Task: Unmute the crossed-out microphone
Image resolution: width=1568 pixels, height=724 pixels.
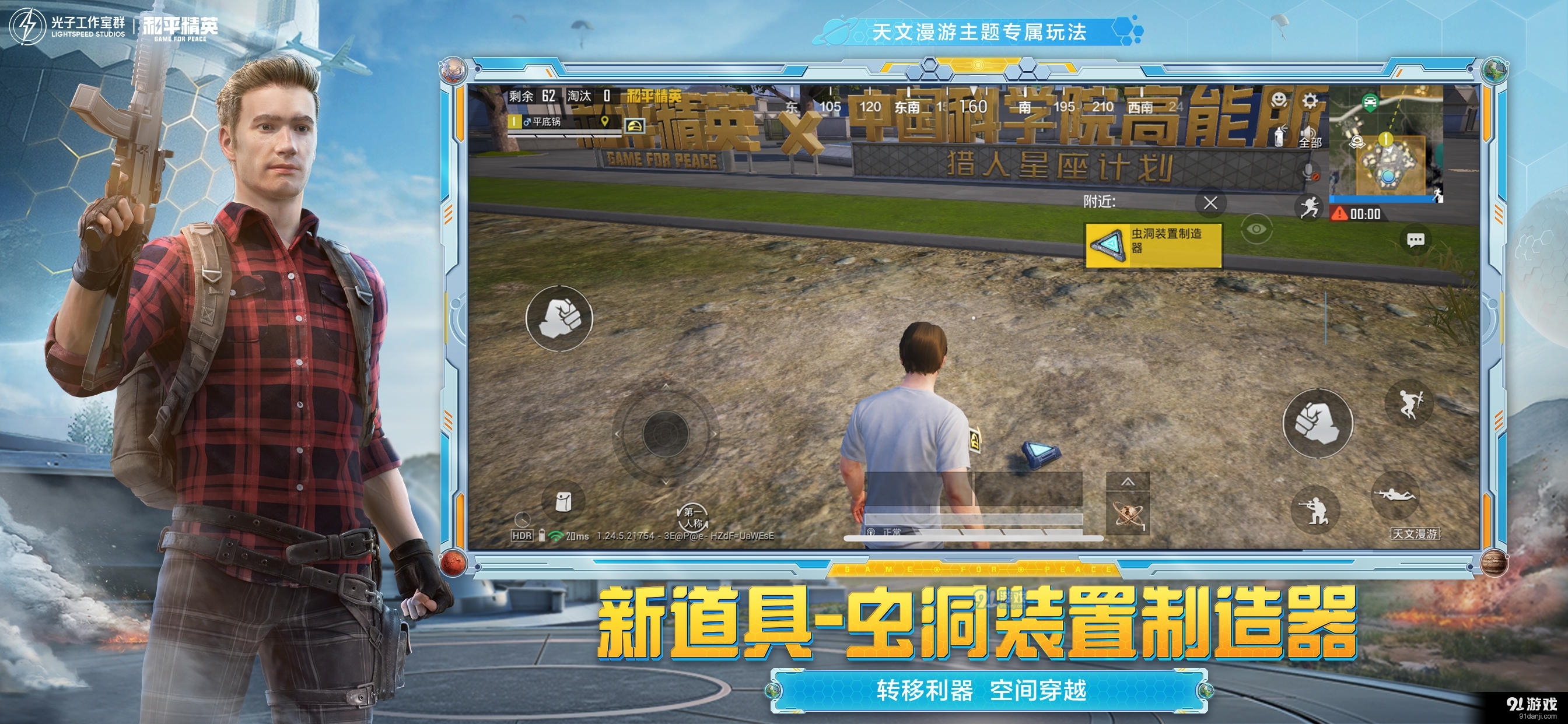Action: pos(1310,171)
